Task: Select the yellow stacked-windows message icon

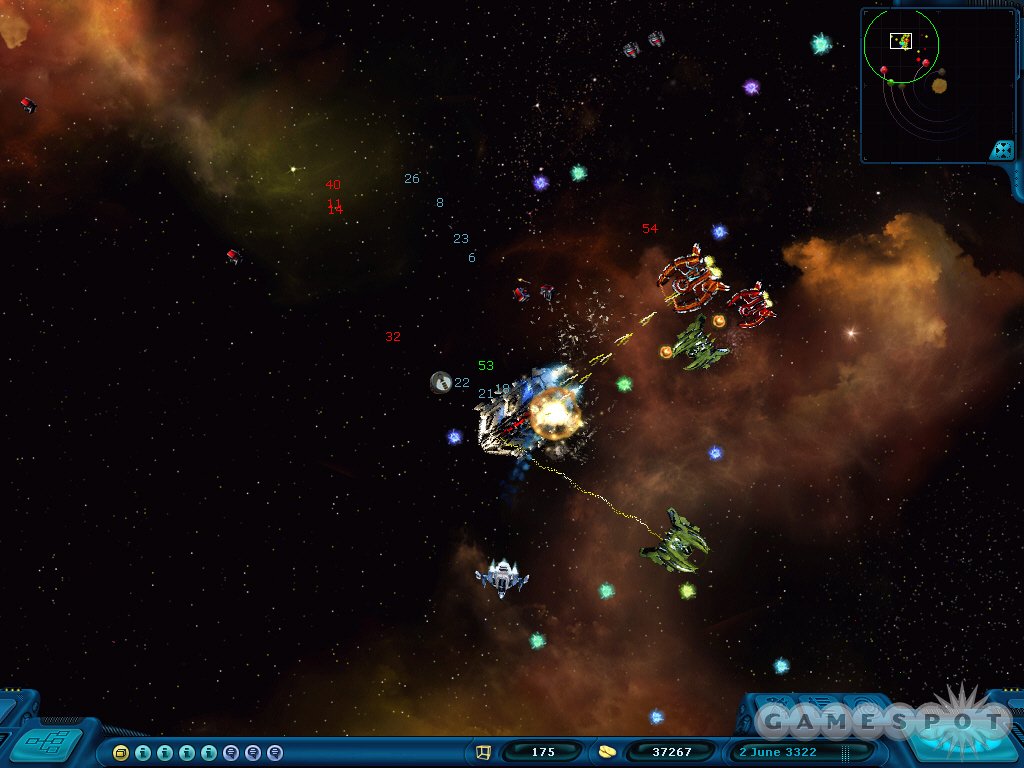Action: (121, 752)
